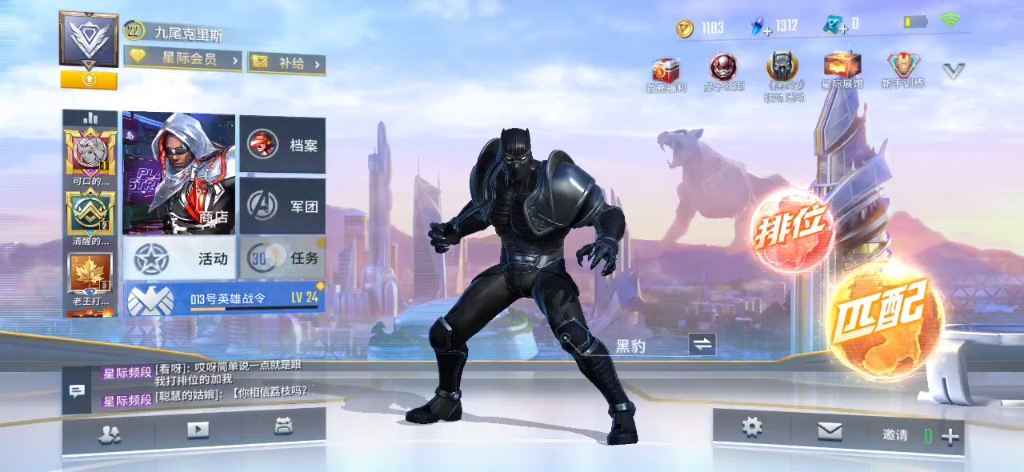Expand the top-right chevron dropdown
The width and height of the screenshot is (1024, 472).
pyautogui.click(x=954, y=71)
